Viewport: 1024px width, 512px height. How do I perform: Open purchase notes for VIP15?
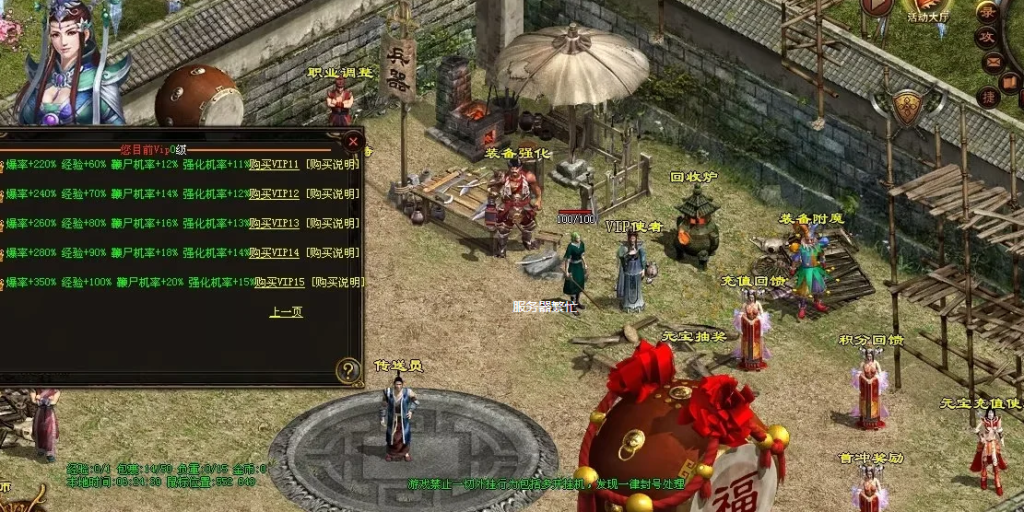click(x=337, y=282)
